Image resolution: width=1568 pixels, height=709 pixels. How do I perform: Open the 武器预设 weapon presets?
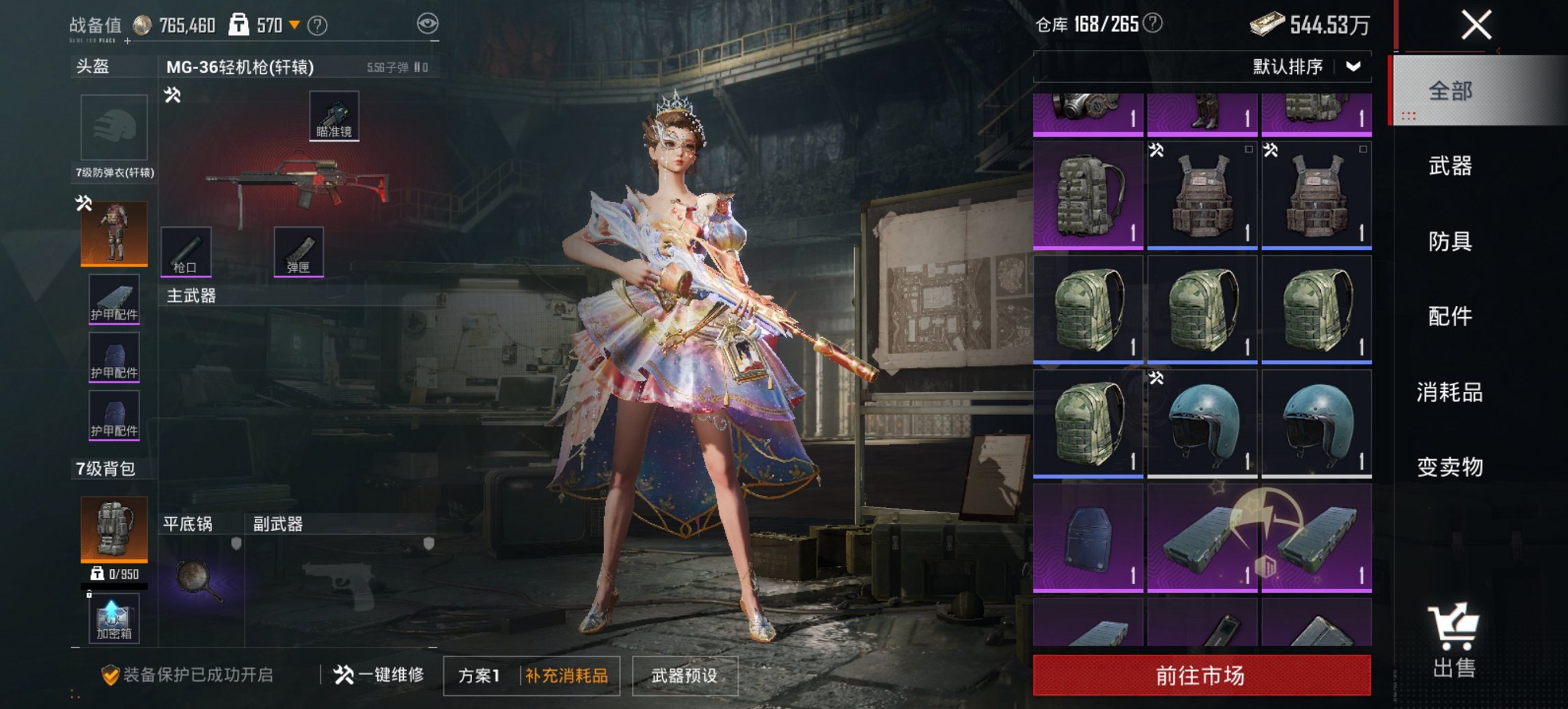[685, 676]
